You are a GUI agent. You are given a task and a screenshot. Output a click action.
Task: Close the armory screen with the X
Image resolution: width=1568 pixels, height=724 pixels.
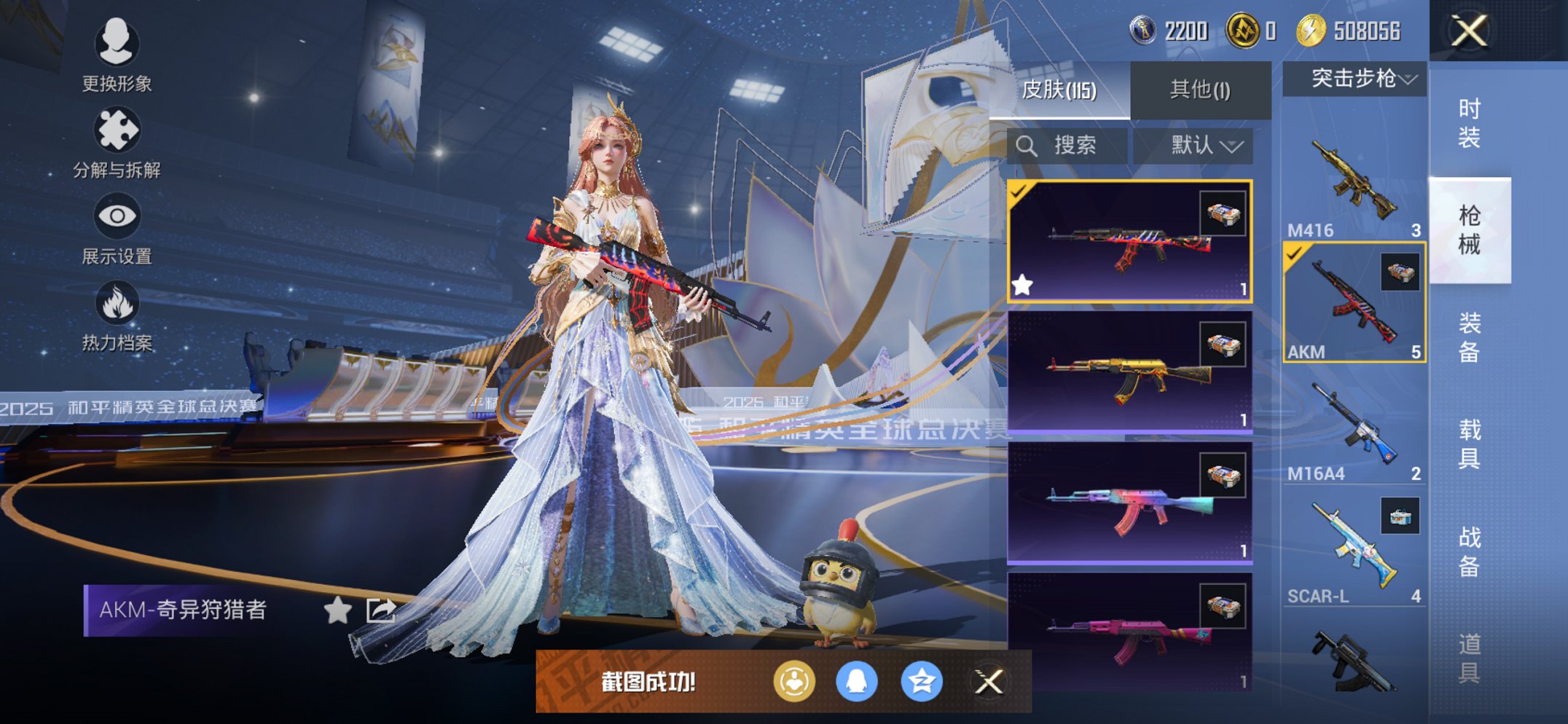[1468, 31]
